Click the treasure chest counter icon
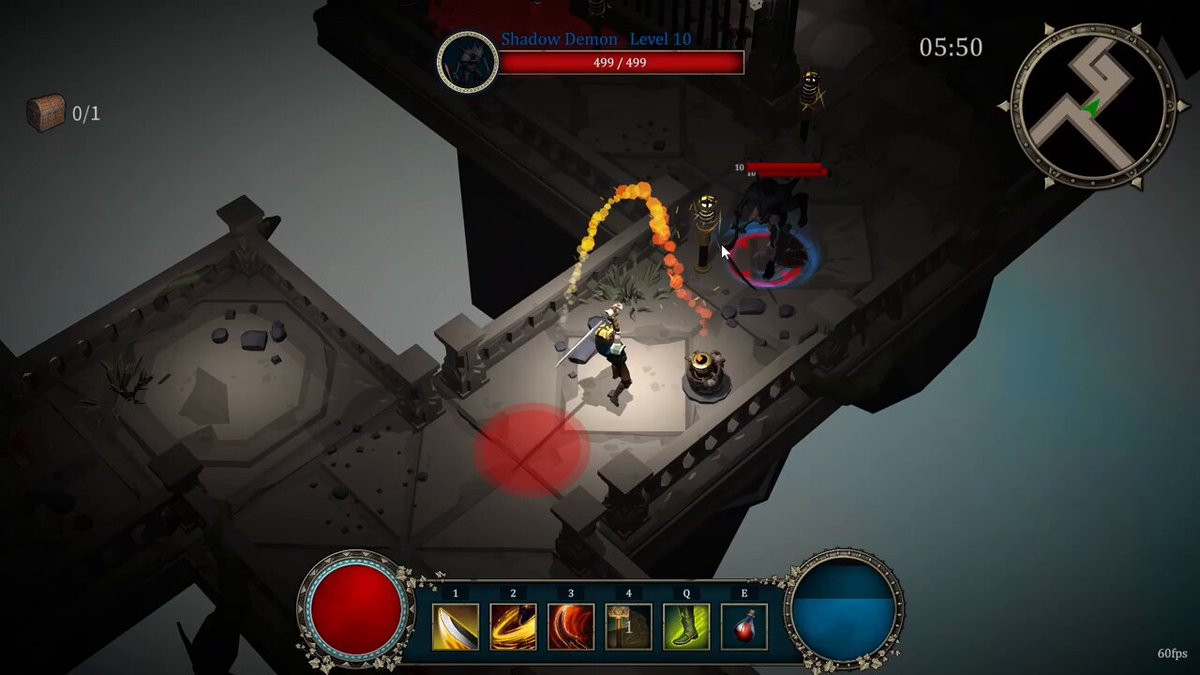 (x=45, y=112)
